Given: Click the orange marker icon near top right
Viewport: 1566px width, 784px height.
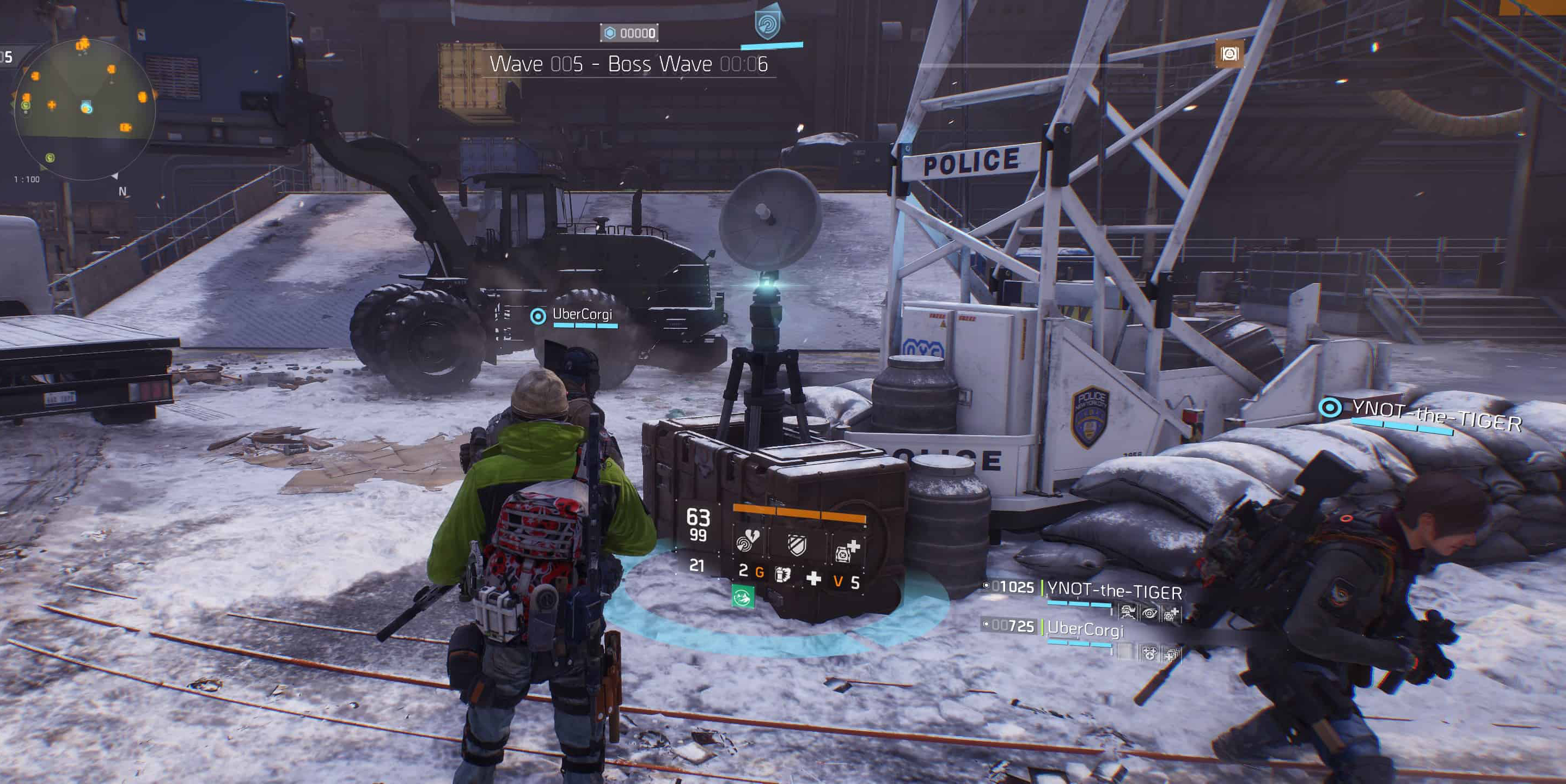Looking at the screenshot, I should pos(1228,54).
